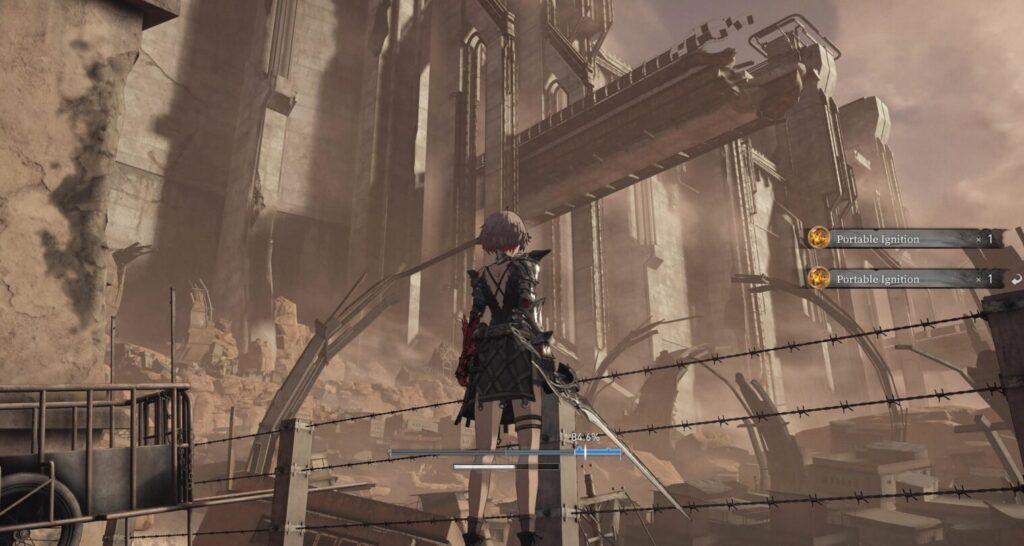Select the Portable Ignition row beside the return arrow

tap(903, 279)
